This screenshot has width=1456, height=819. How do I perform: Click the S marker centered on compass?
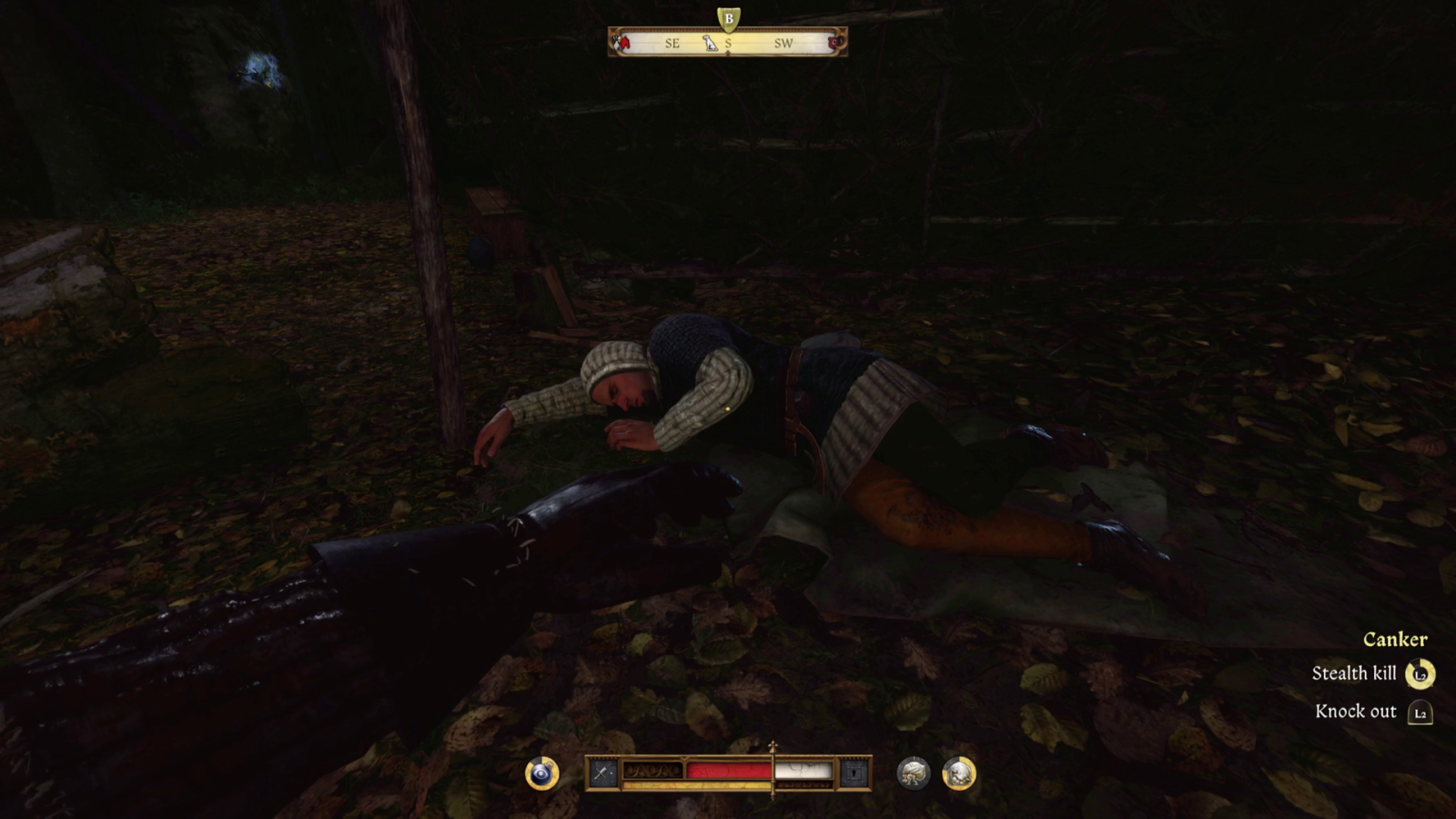pos(727,44)
